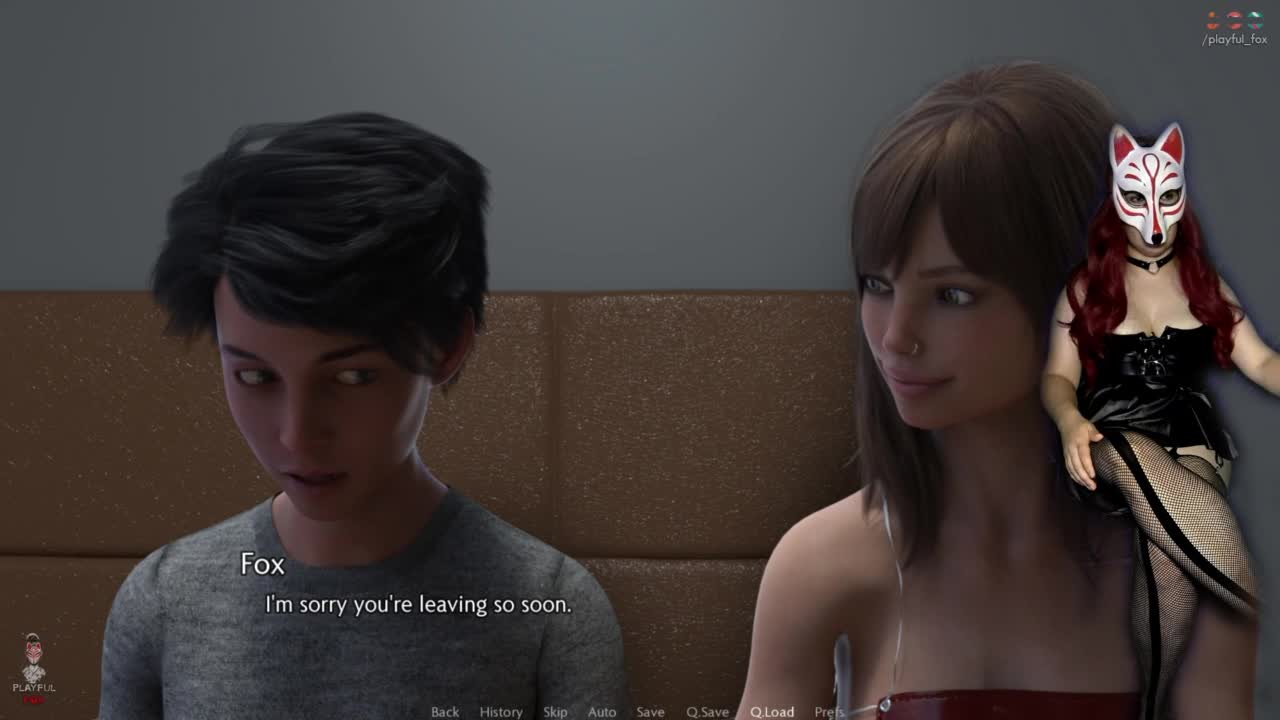Go back one dialogue line
1280x720 pixels.
point(445,712)
